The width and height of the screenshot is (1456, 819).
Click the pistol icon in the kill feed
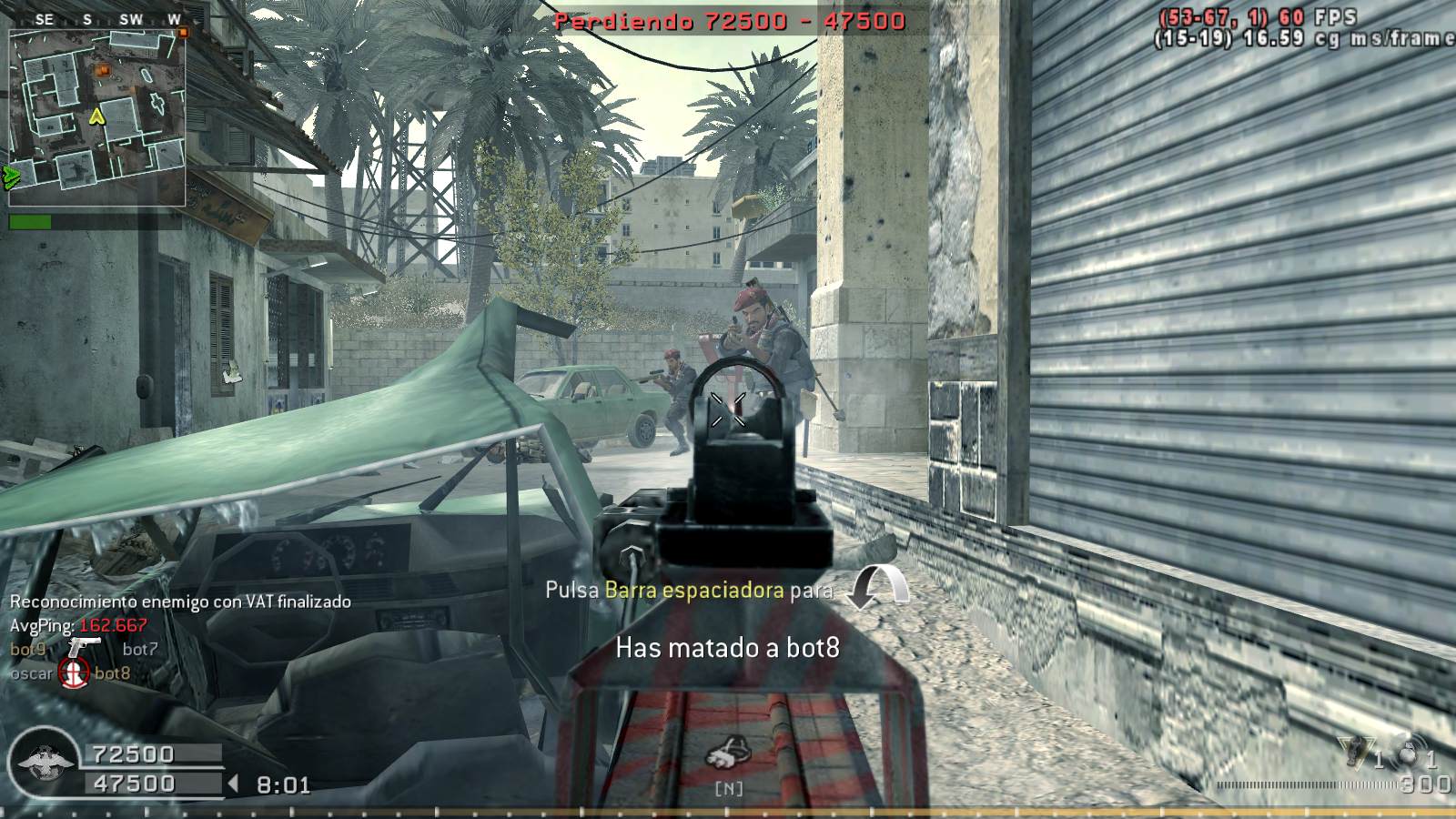point(84,647)
